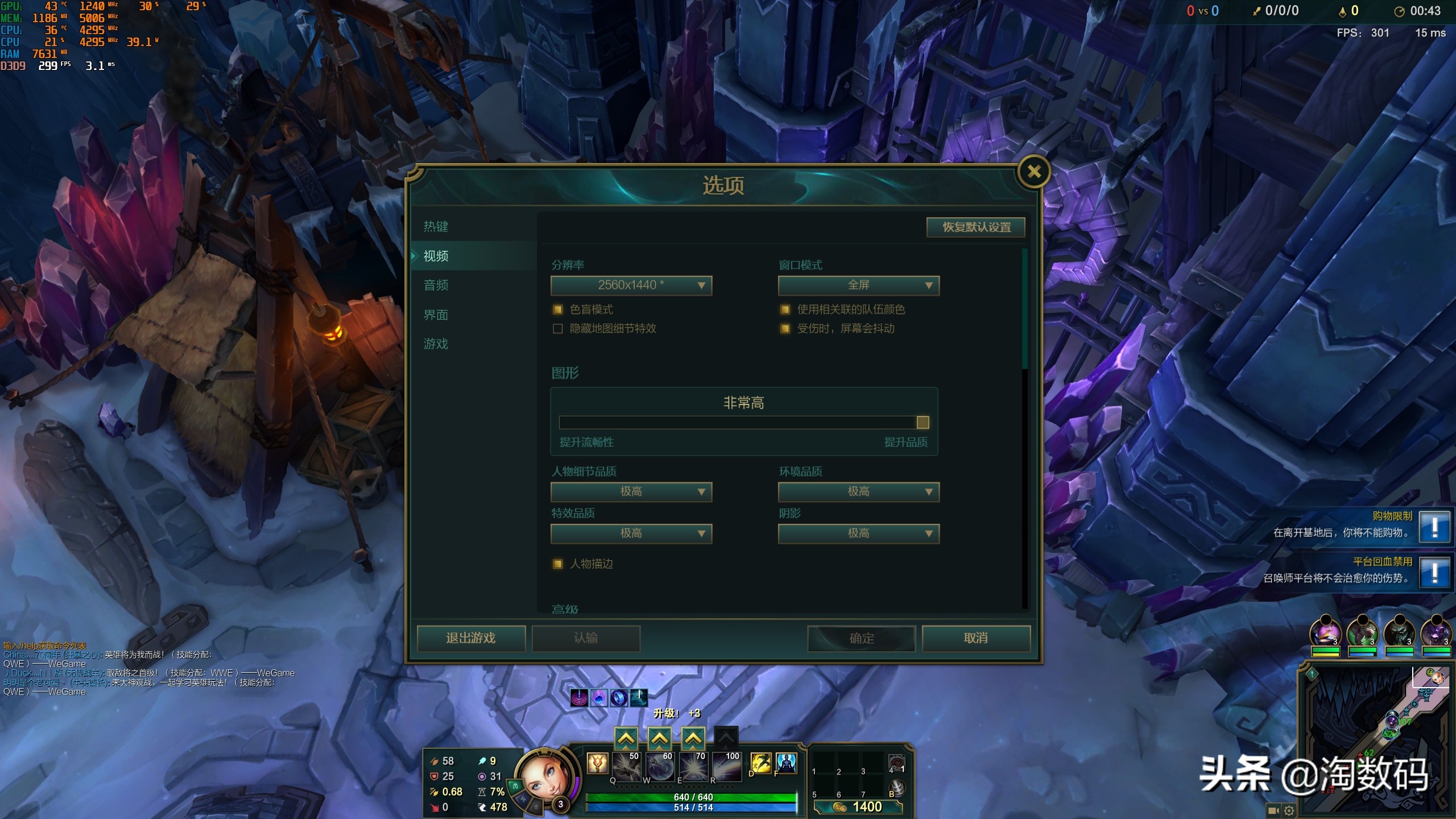
Task: Disable the 色盲模式 checkbox
Action: [557, 309]
